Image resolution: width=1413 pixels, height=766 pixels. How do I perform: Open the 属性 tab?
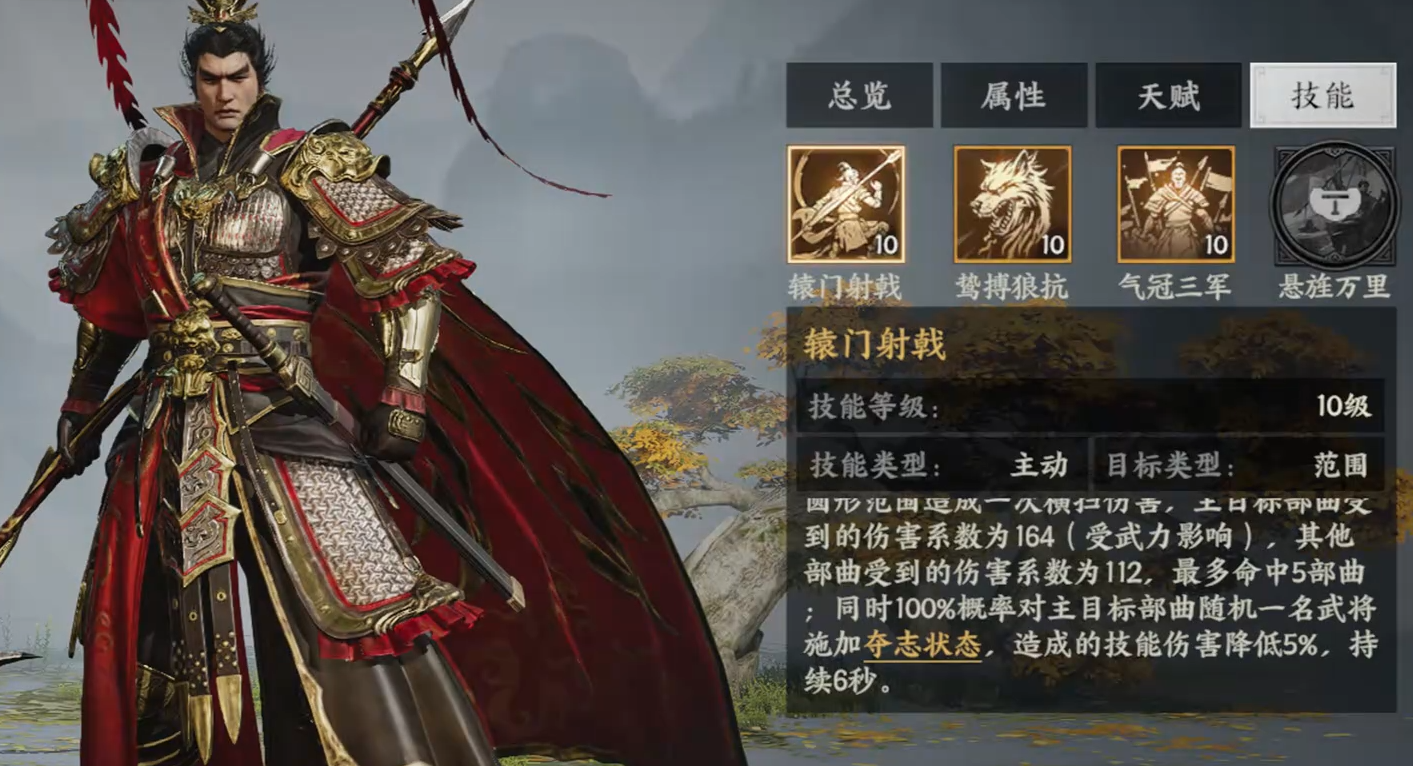1013,96
